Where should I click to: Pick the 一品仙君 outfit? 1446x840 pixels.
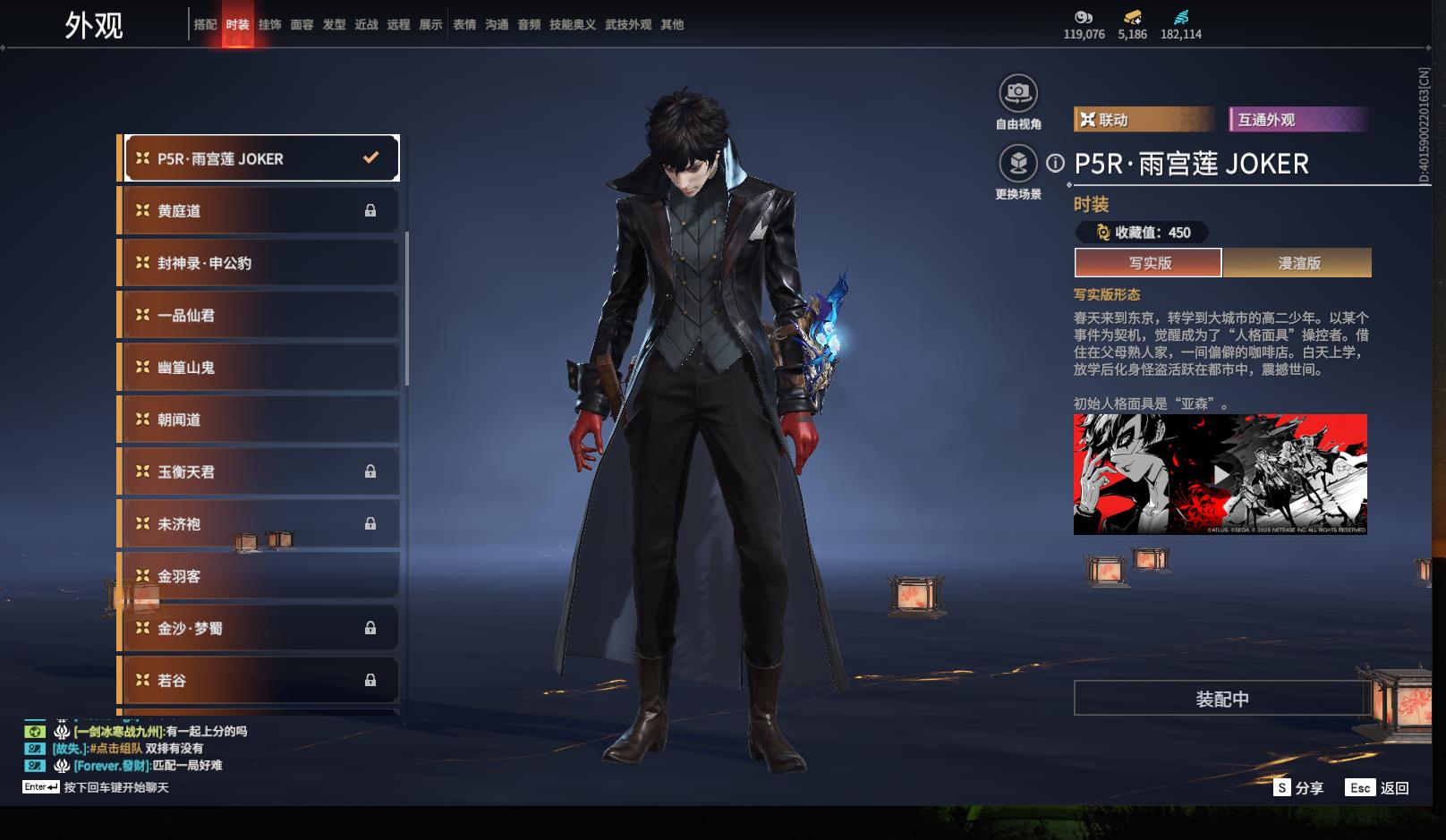click(259, 315)
